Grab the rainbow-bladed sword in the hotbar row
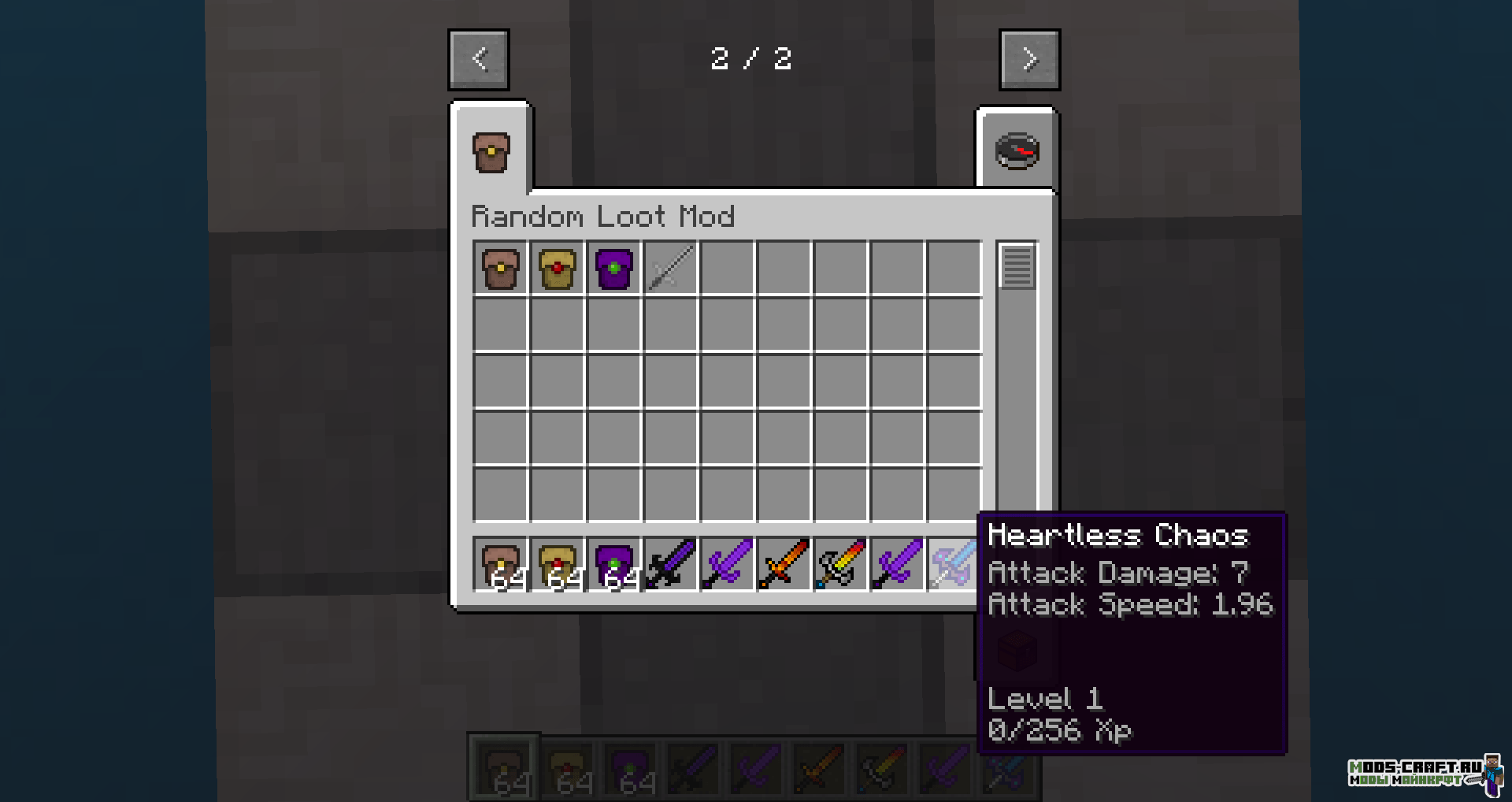Viewport: 1512px width, 802px height. coord(840,565)
